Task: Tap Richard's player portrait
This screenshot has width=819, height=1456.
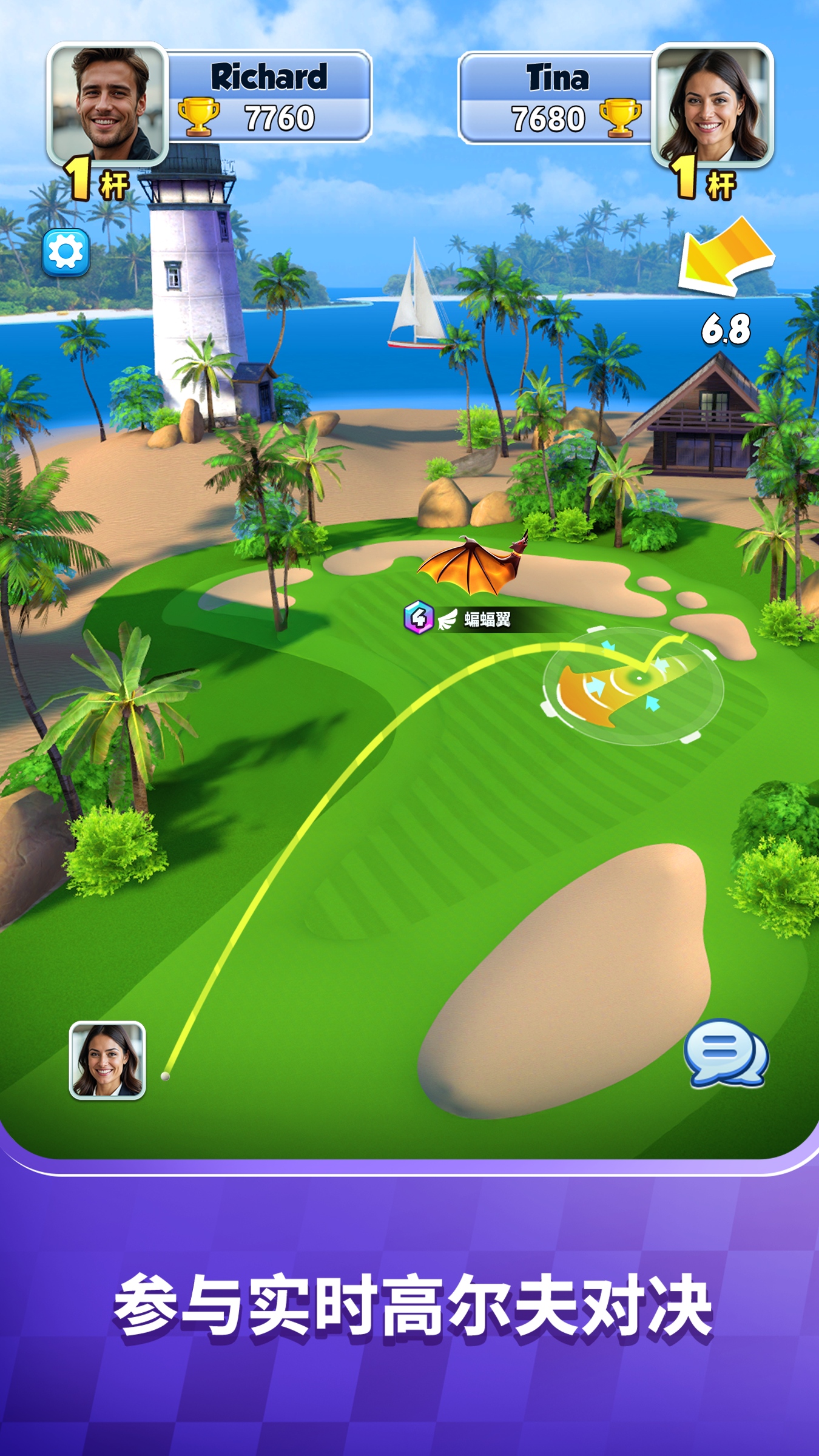Action: (107, 104)
